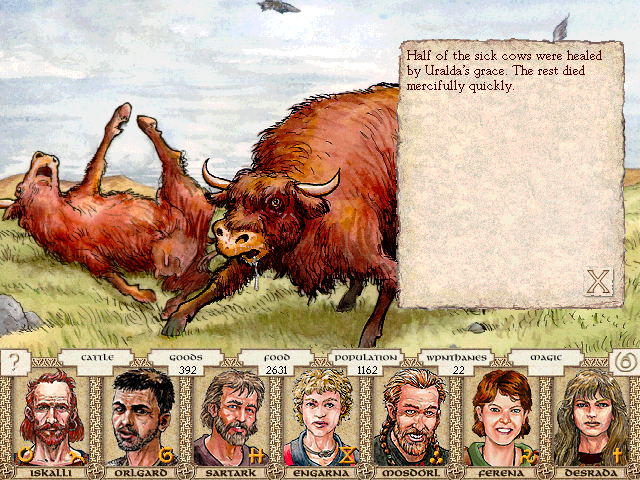Open help with the question mark button
This screenshot has height=480, width=640.
point(15,362)
